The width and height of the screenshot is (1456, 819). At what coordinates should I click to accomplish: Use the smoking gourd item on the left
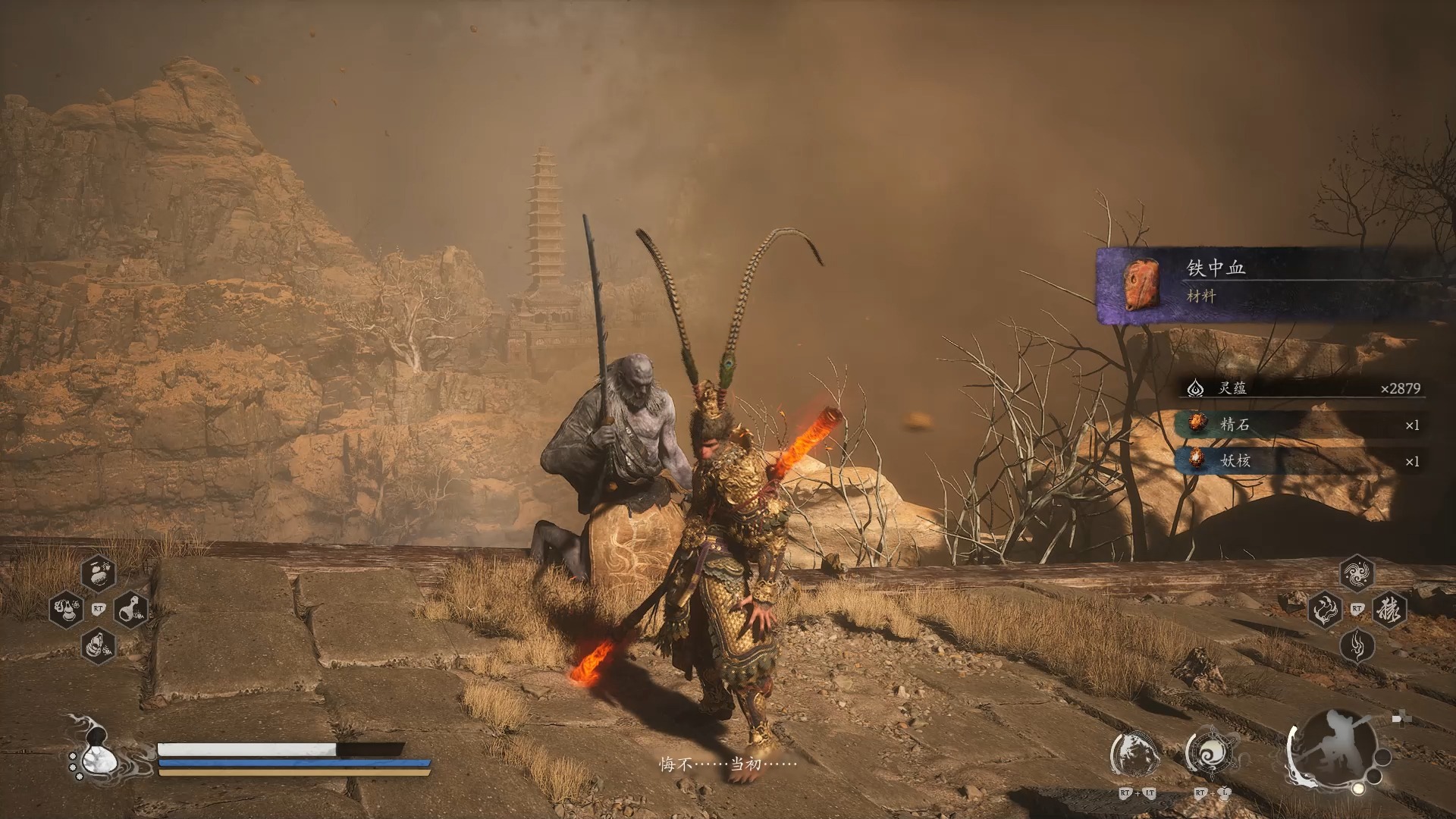tap(66, 609)
